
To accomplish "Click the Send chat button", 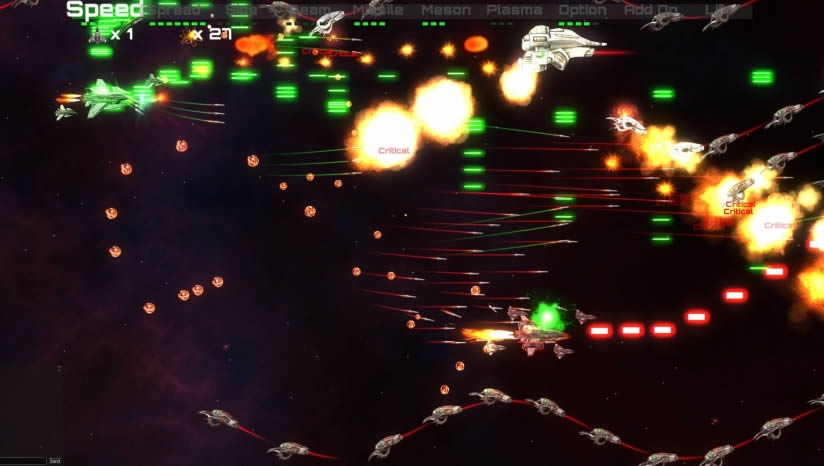I will point(55,461).
